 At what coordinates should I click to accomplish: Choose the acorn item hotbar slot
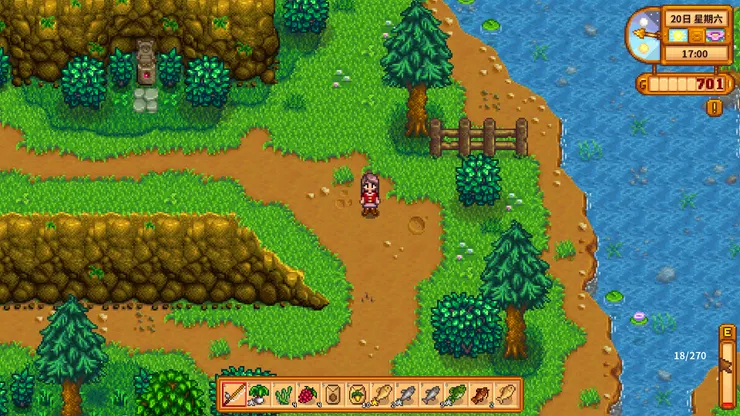(357, 394)
